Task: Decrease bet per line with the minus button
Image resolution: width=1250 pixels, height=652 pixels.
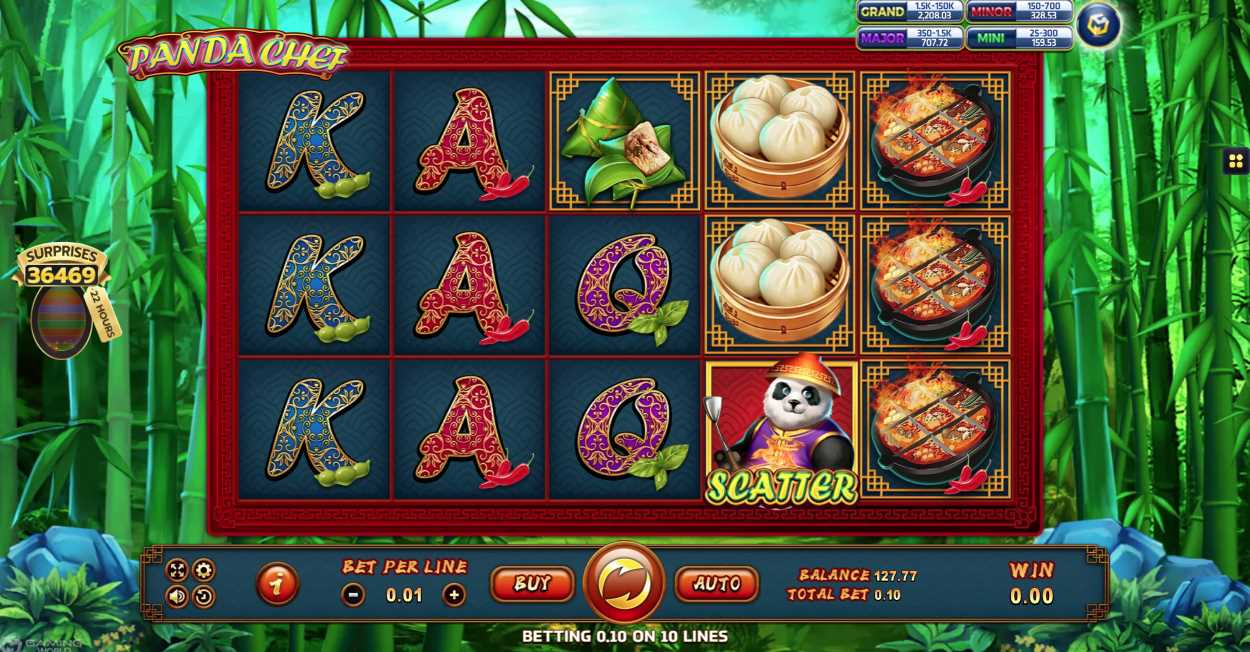Action: (353, 595)
